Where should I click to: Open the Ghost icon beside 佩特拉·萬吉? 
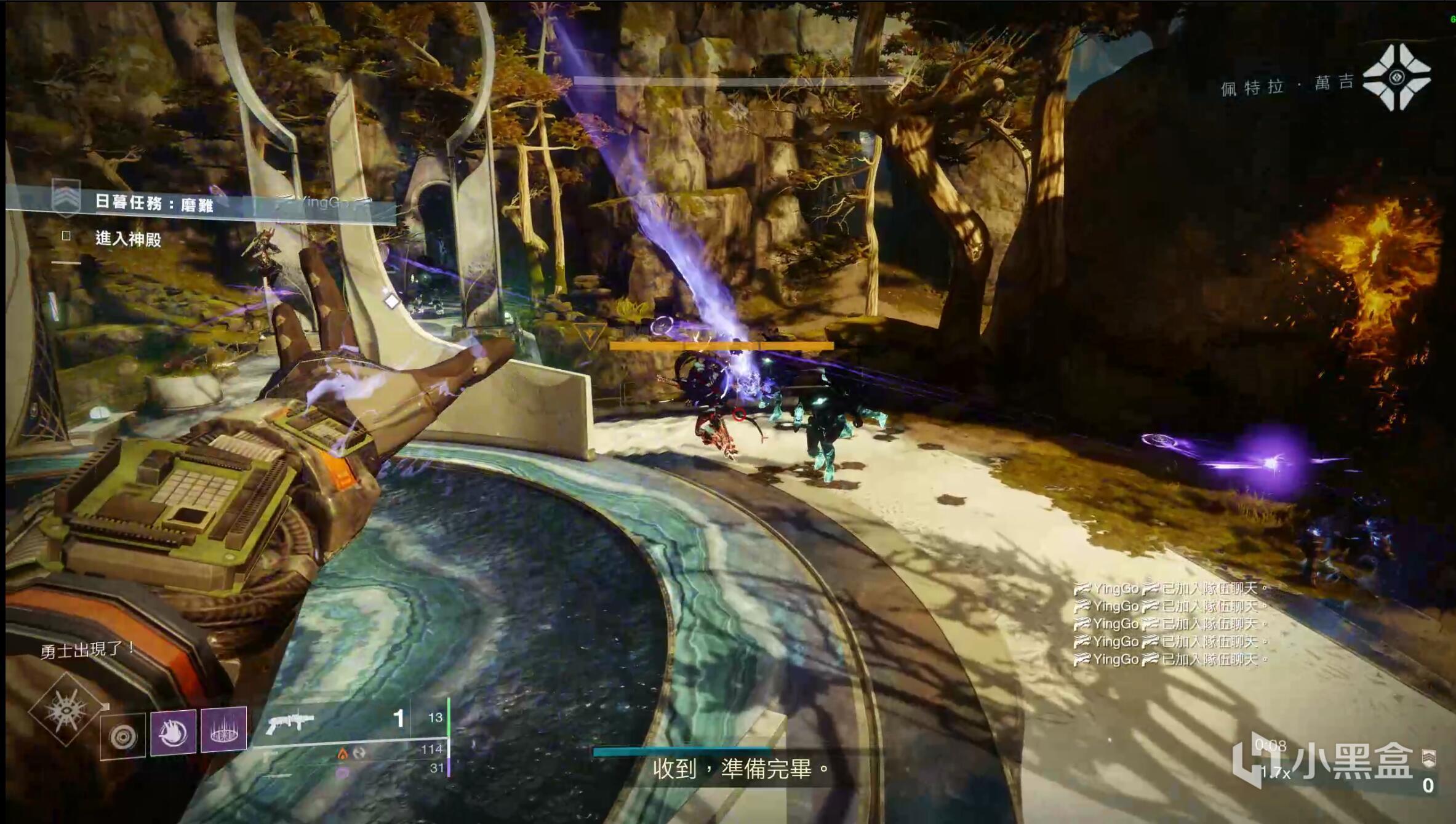pos(1396,78)
